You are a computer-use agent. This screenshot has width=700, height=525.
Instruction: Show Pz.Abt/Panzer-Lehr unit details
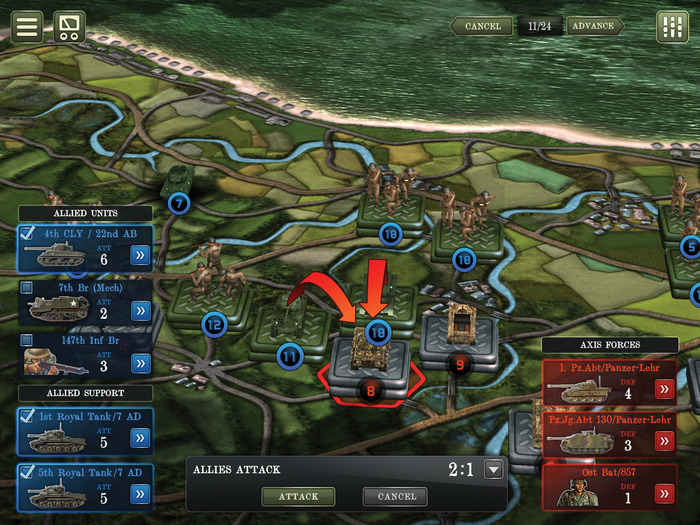point(664,389)
